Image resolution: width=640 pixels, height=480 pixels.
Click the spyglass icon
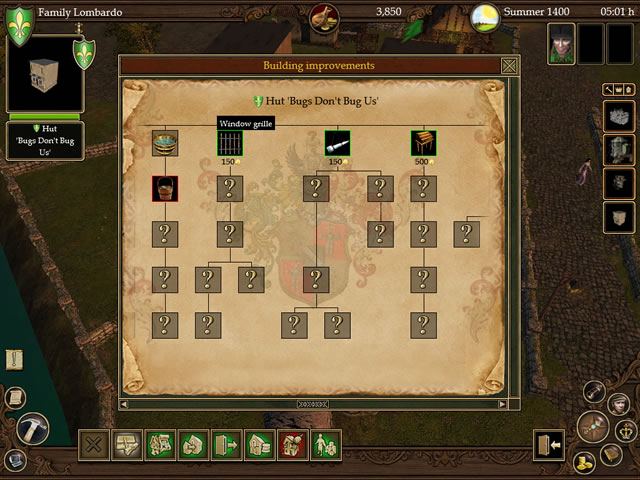coord(595,391)
